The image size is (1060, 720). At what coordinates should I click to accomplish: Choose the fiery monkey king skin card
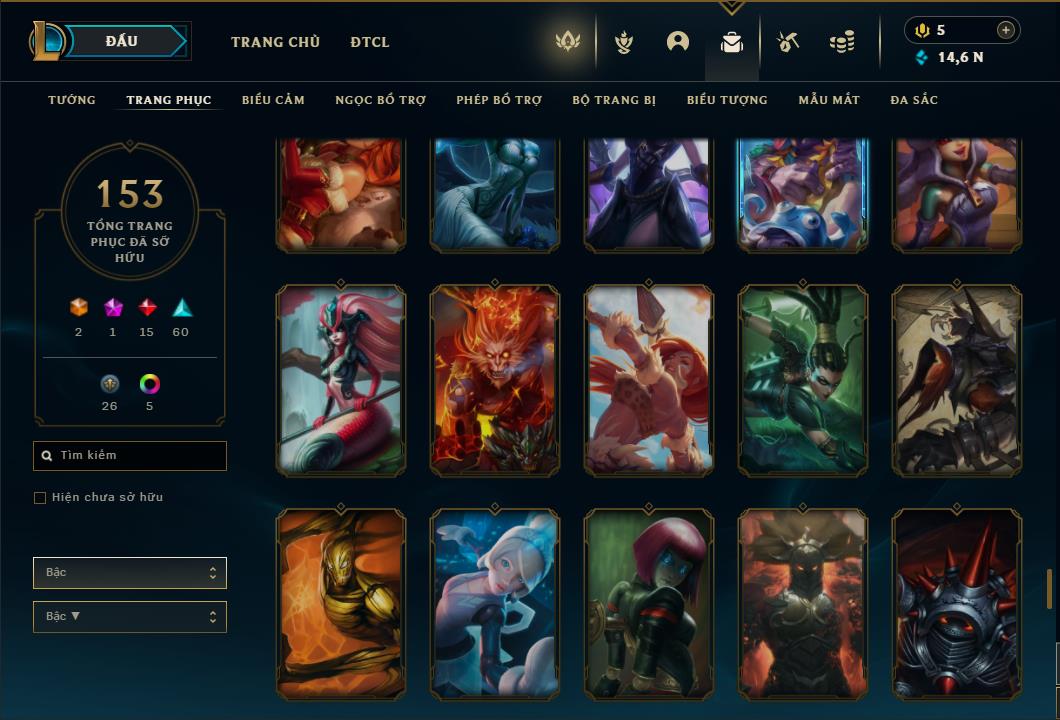point(495,380)
